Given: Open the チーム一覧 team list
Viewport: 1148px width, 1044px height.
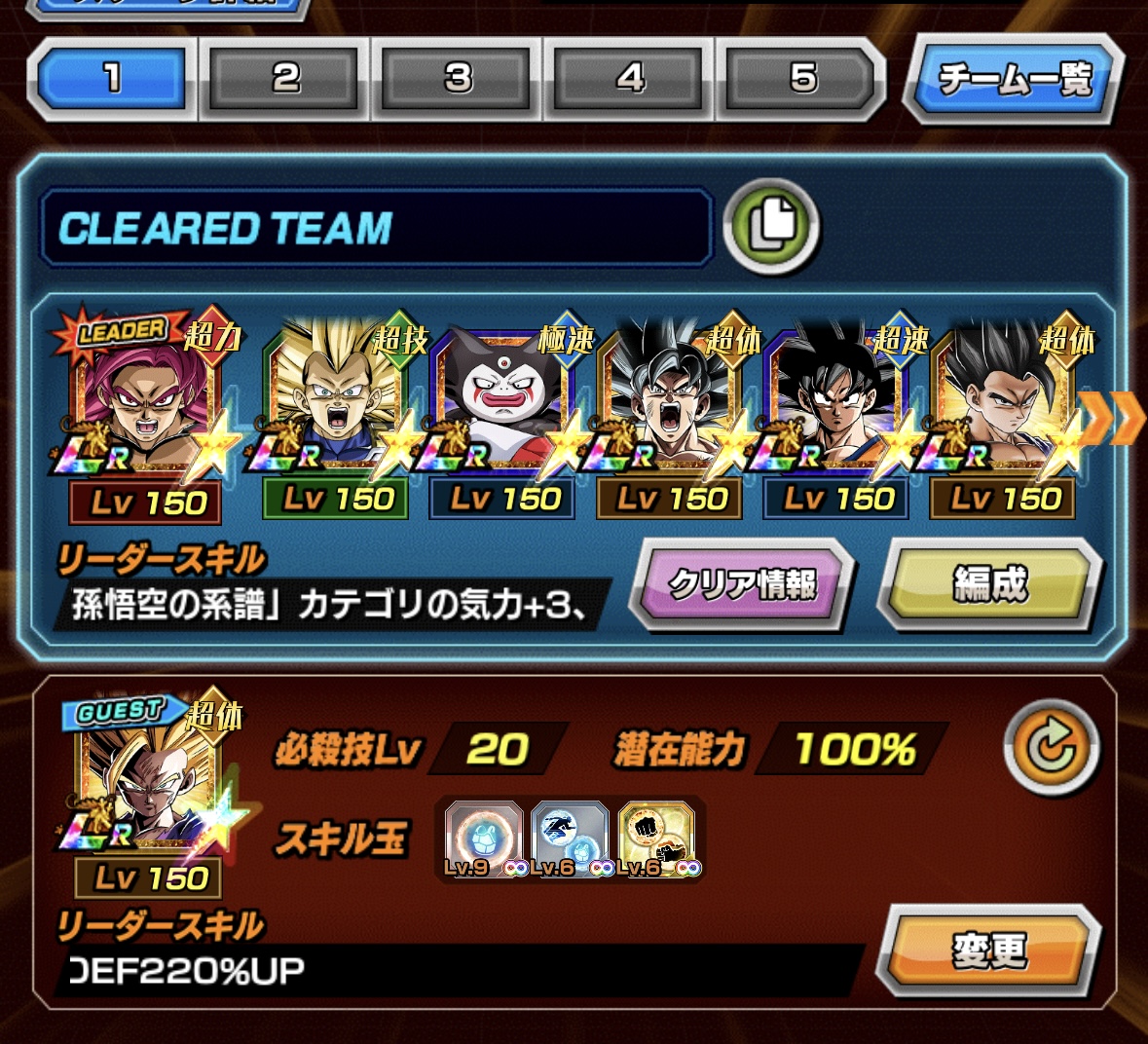Looking at the screenshot, I should pos(1014,79).
